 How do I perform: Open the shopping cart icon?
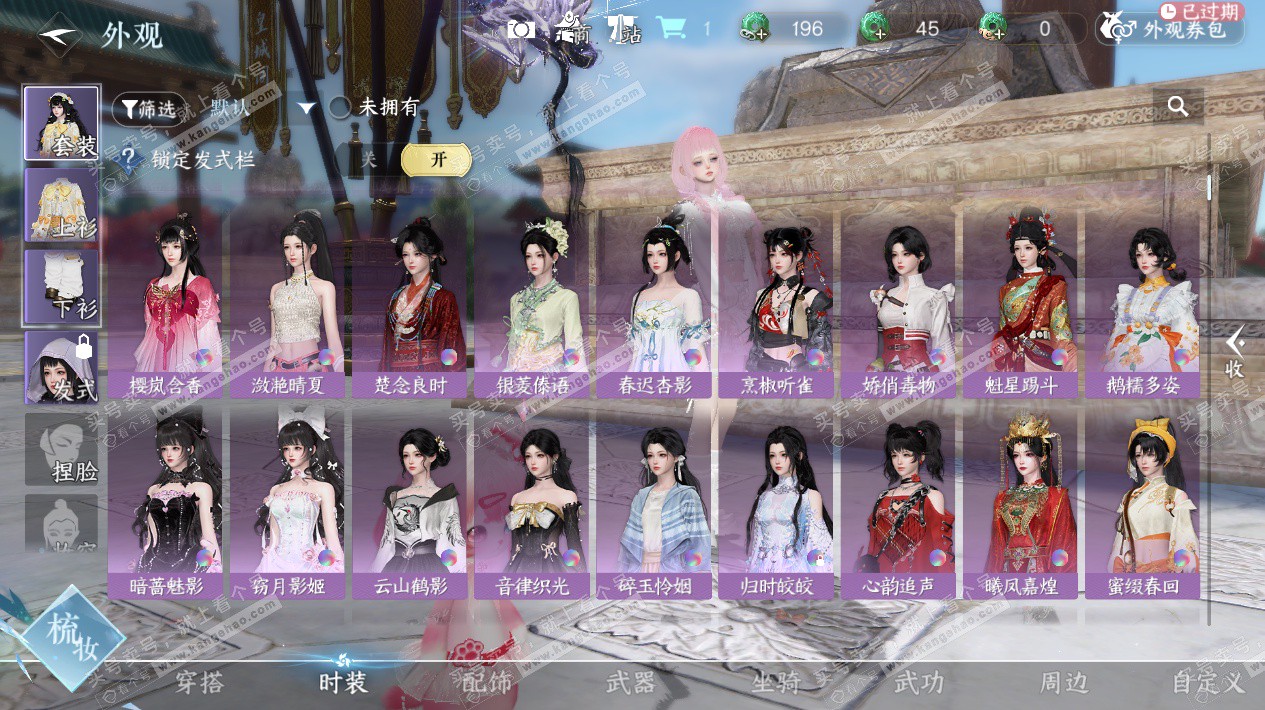pyautogui.click(x=670, y=29)
